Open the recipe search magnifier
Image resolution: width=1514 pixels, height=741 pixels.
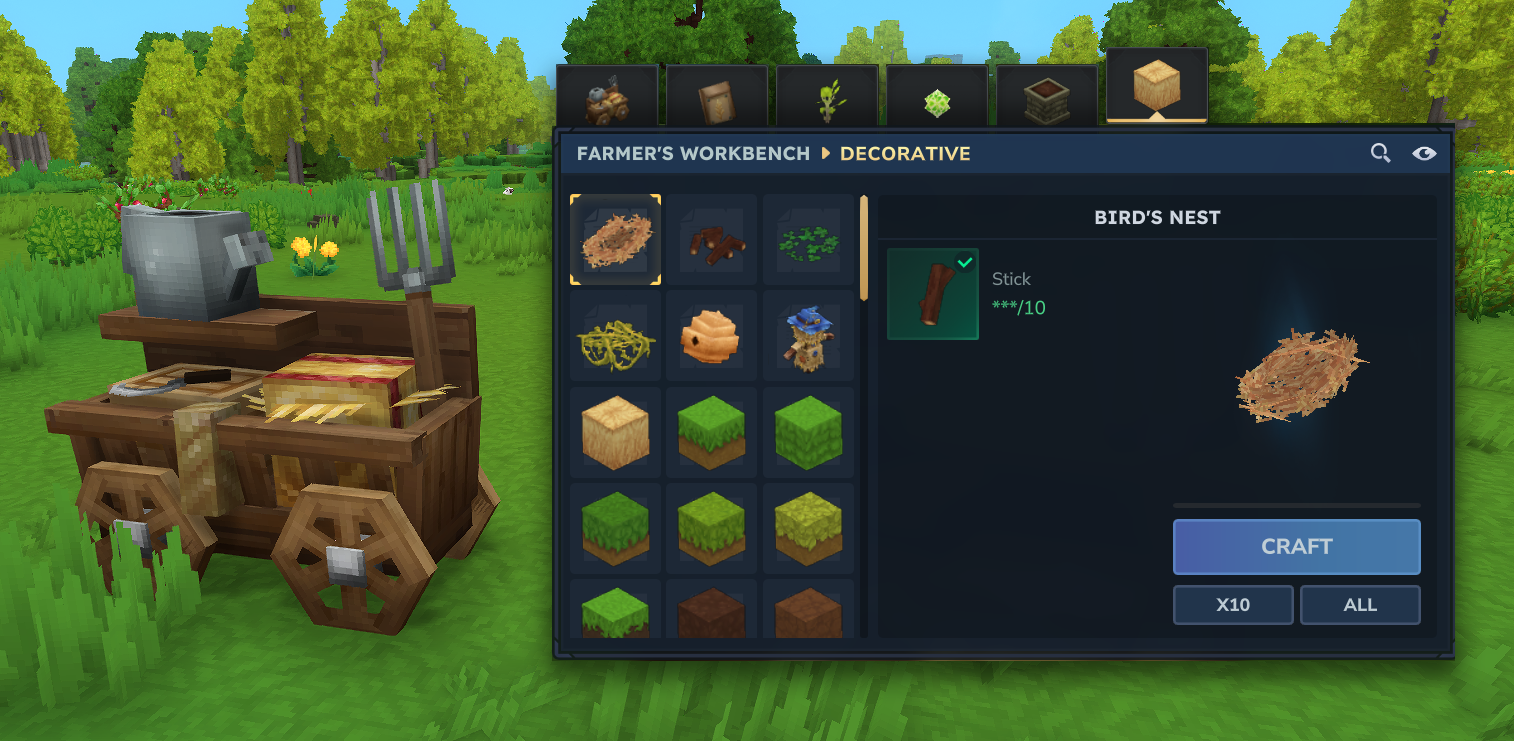tap(1380, 153)
